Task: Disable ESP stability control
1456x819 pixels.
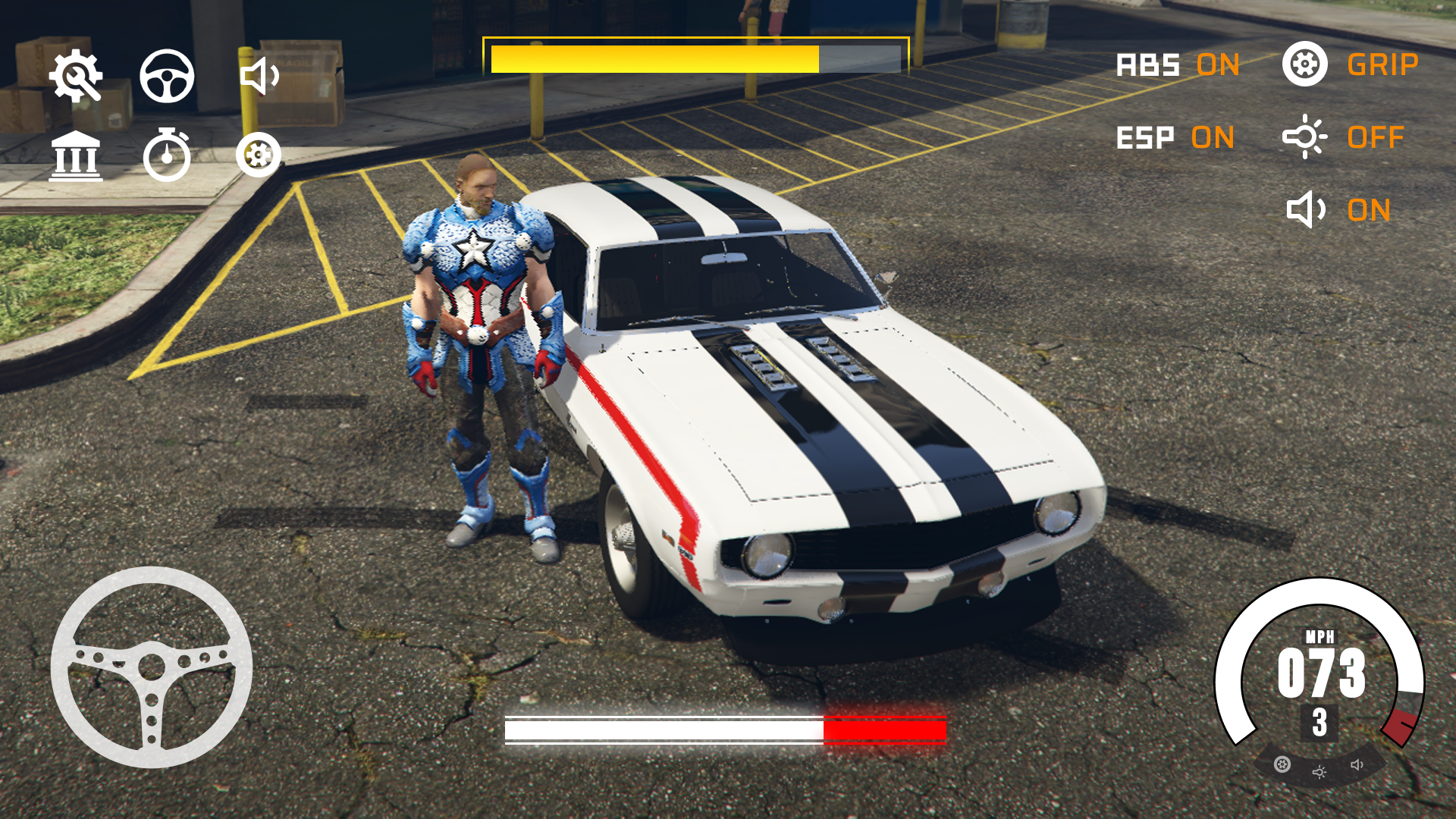Action: 1213,138
